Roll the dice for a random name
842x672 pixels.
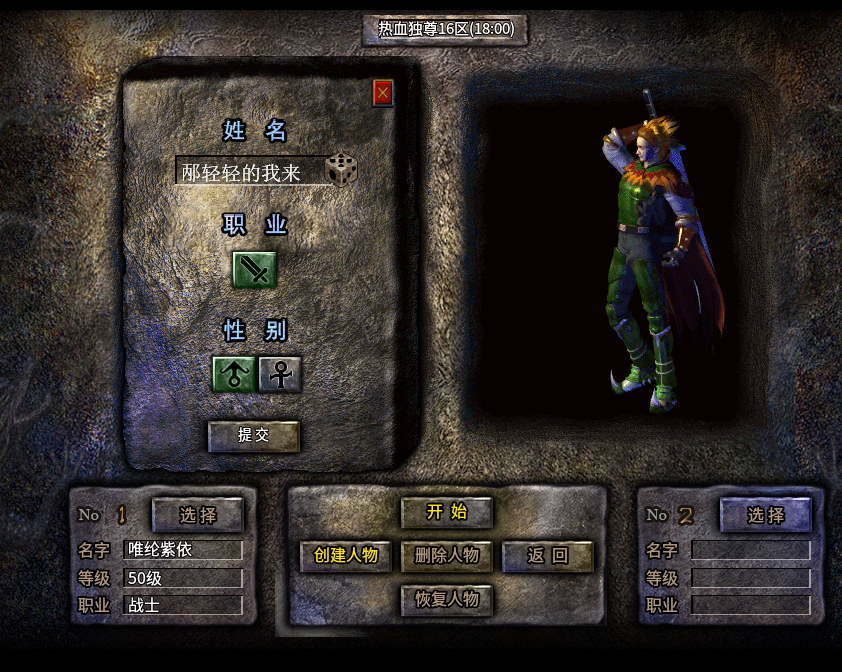[341, 169]
